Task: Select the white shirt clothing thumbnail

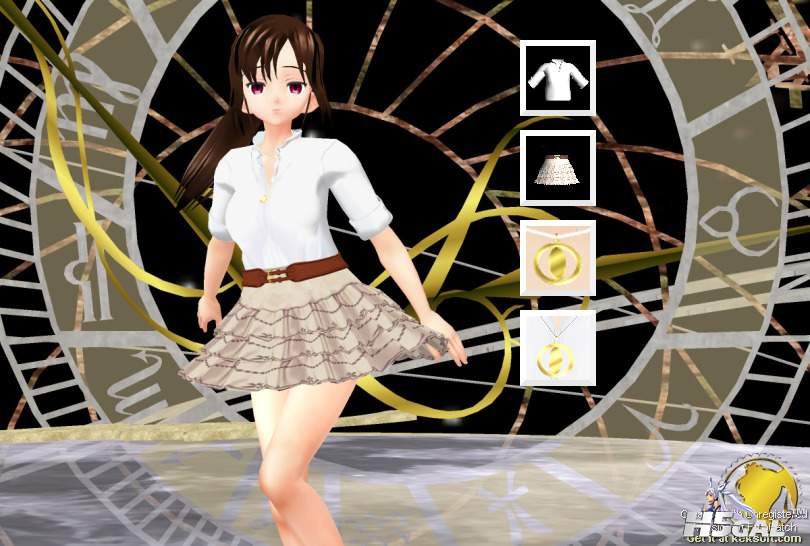Action: 558,77
